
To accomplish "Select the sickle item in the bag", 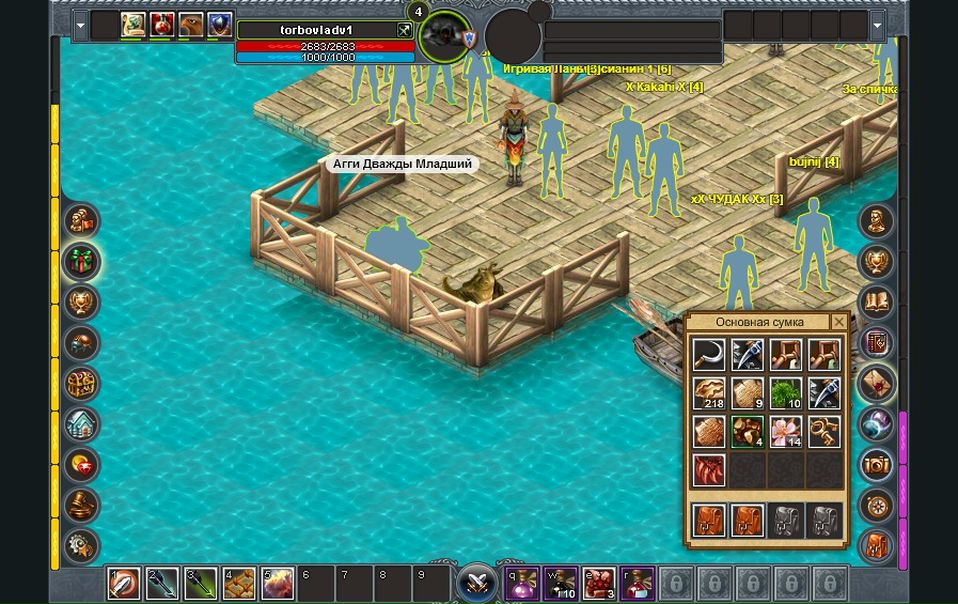I will (x=709, y=355).
